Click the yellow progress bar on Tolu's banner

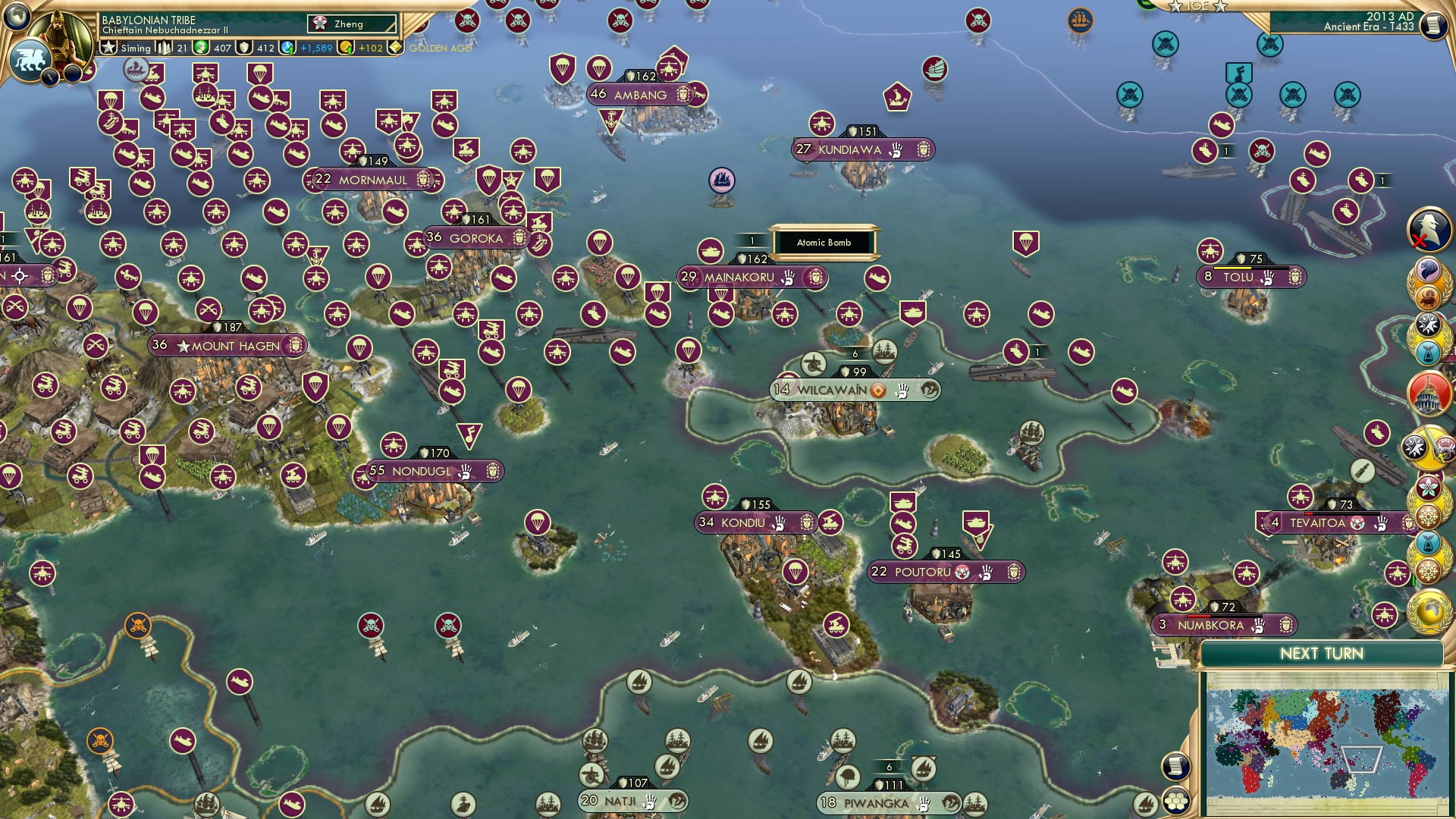[1233, 268]
